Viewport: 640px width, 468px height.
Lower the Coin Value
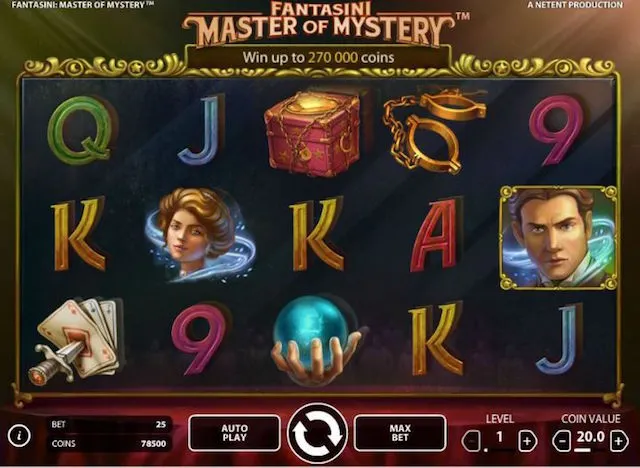coord(562,440)
